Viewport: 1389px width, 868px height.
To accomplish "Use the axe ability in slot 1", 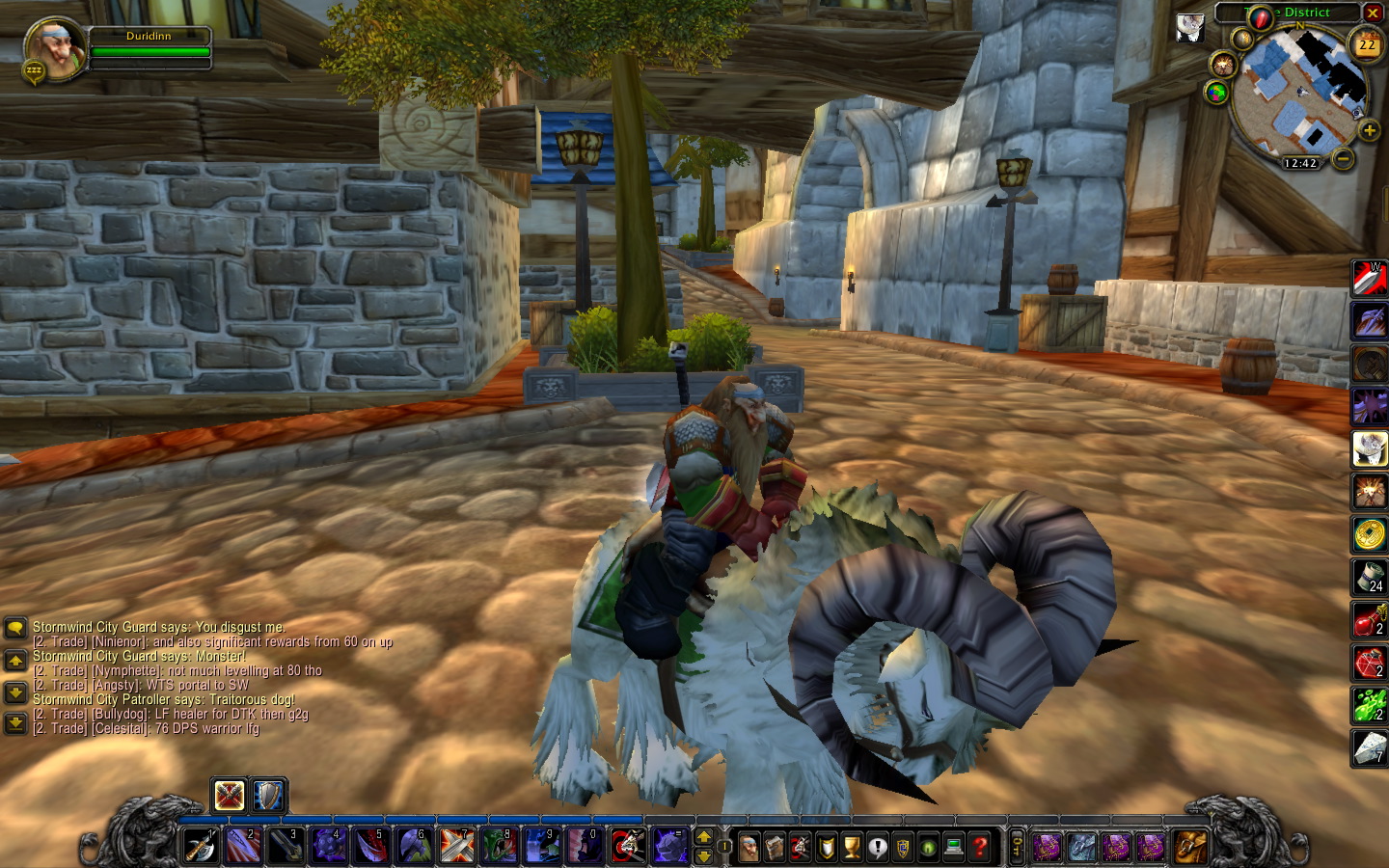I will [x=201, y=847].
